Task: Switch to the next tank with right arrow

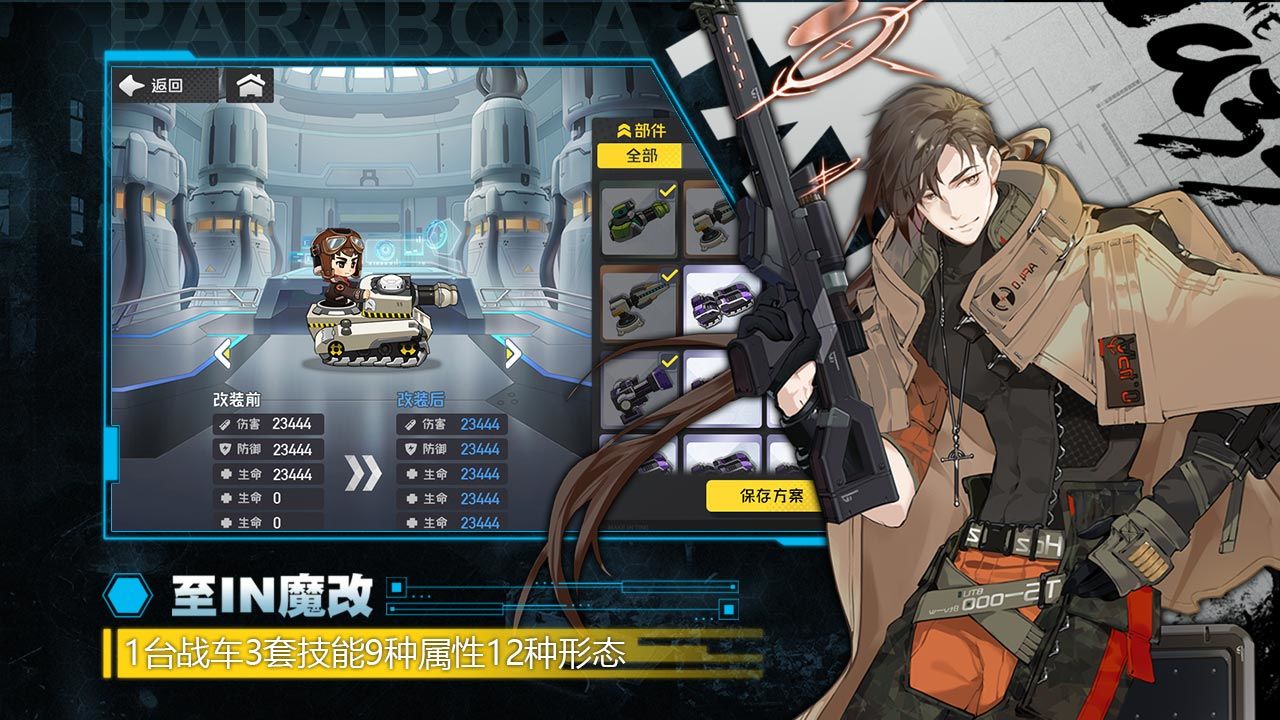Action: click(x=512, y=353)
